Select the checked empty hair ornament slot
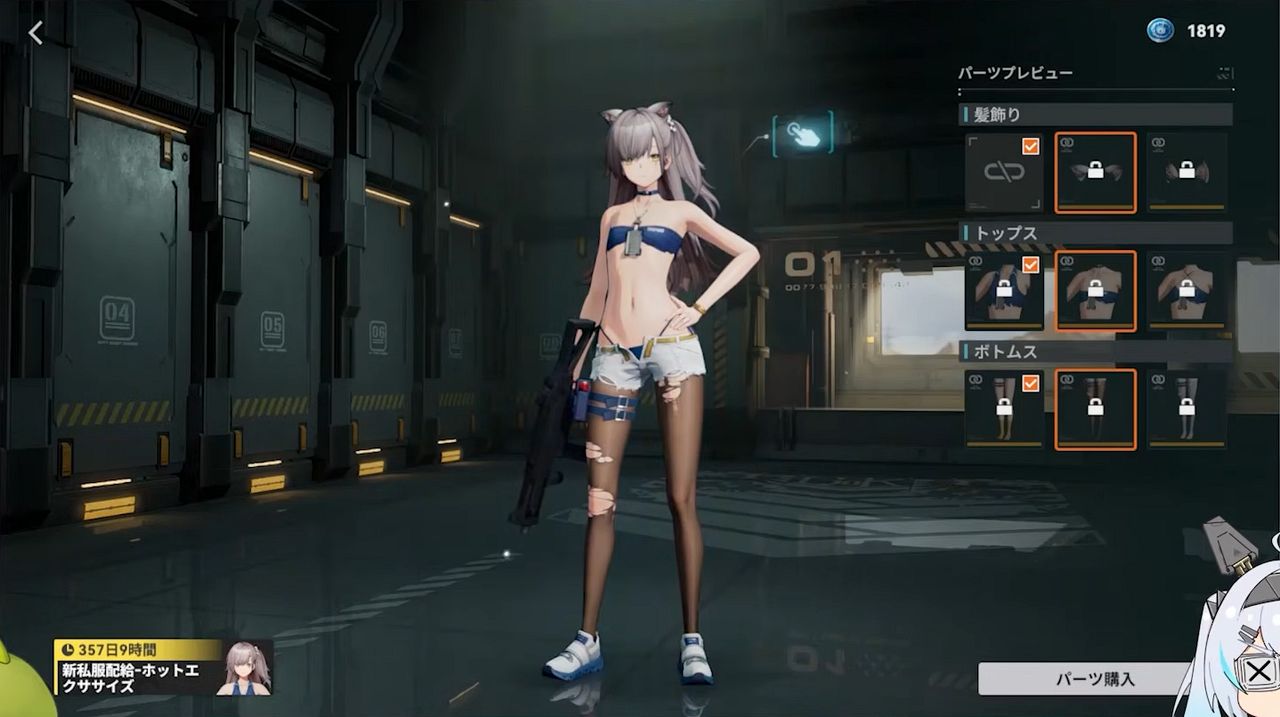 tap(1004, 172)
